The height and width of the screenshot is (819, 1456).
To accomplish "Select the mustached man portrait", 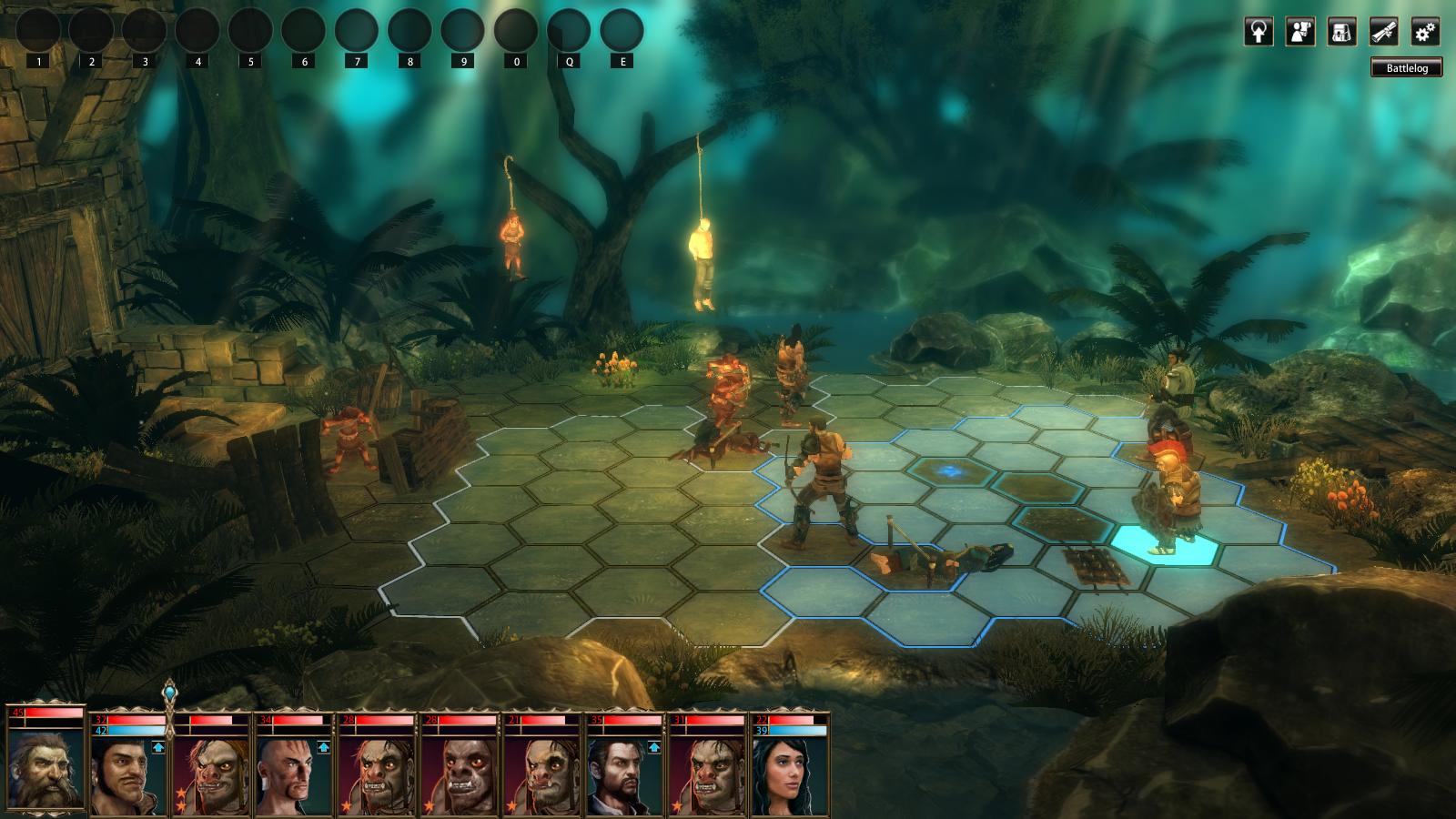I will [x=125, y=775].
